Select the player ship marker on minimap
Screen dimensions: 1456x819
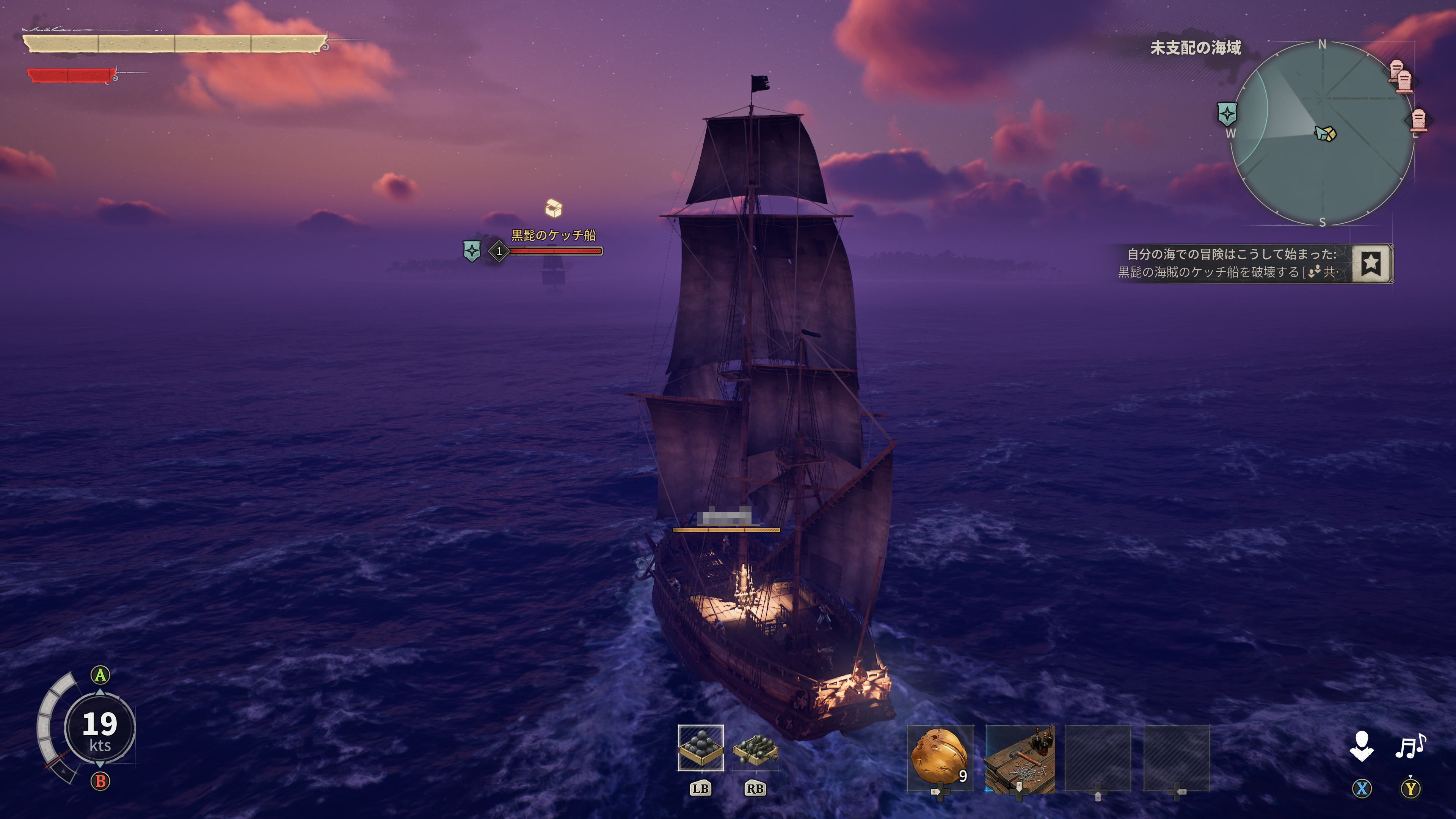(1326, 133)
